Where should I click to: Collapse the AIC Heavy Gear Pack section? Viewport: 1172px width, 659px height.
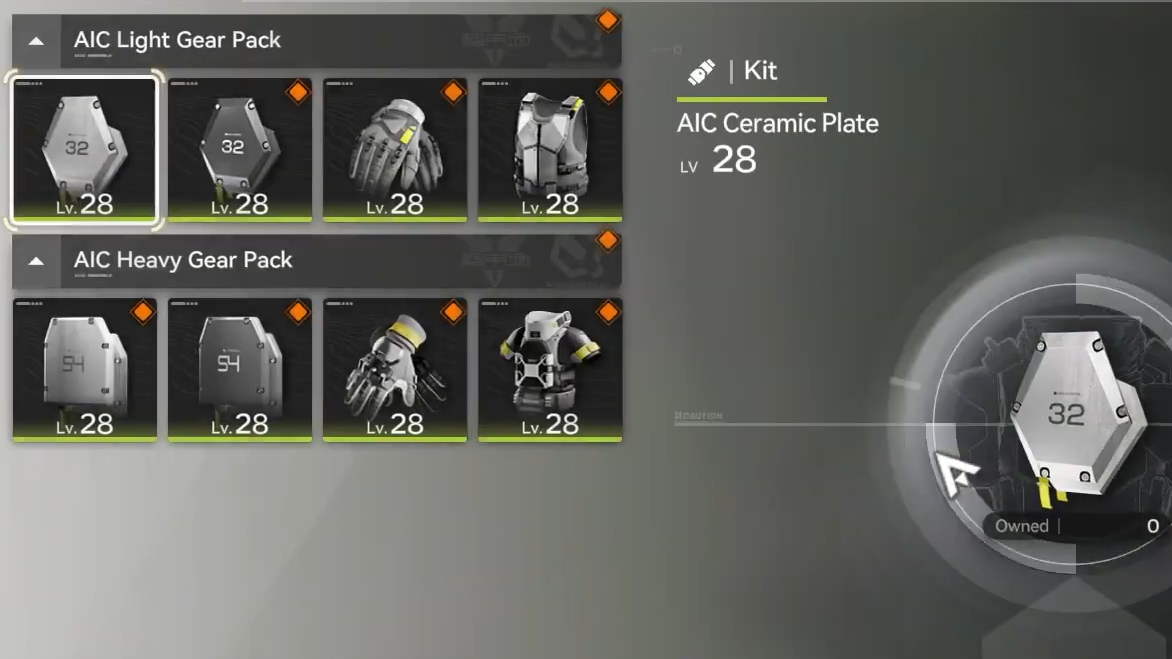[x=36, y=261]
